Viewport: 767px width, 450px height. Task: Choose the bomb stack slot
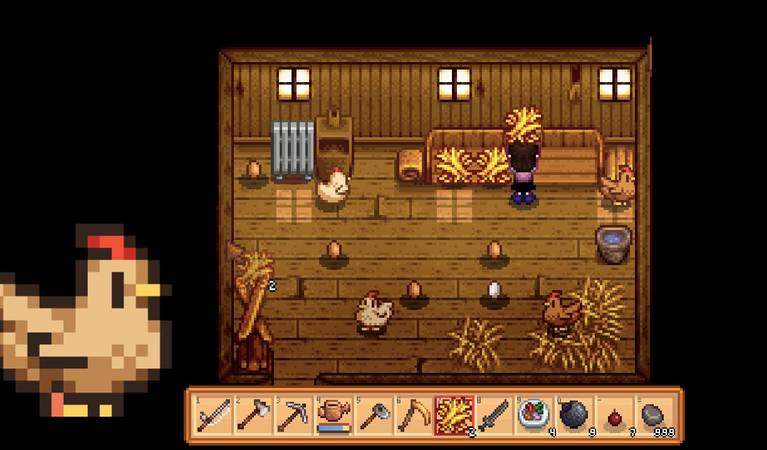(573, 415)
